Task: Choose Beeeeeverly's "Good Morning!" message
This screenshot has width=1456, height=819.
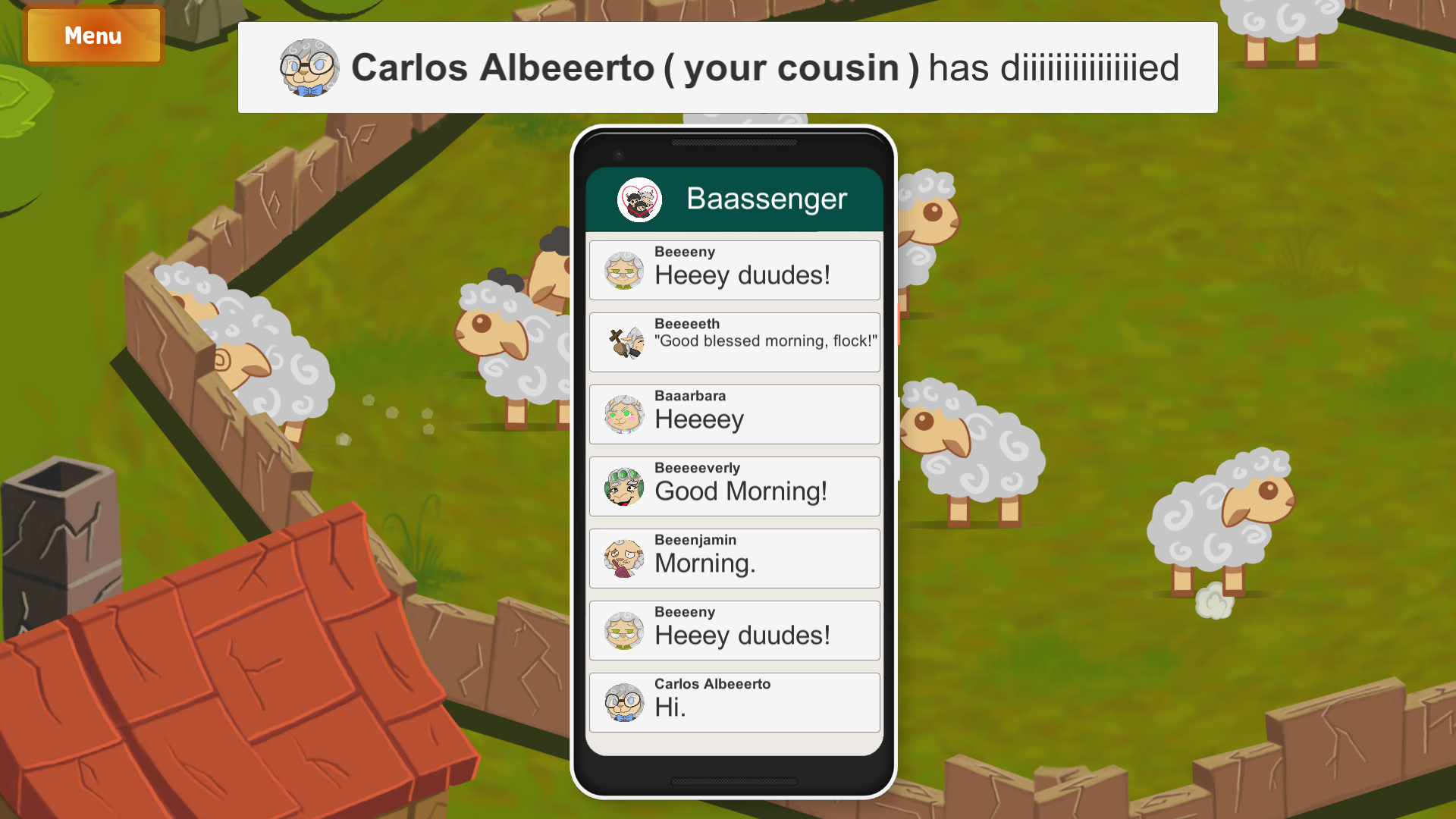Action: pyautogui.click(x=734, y=486)
